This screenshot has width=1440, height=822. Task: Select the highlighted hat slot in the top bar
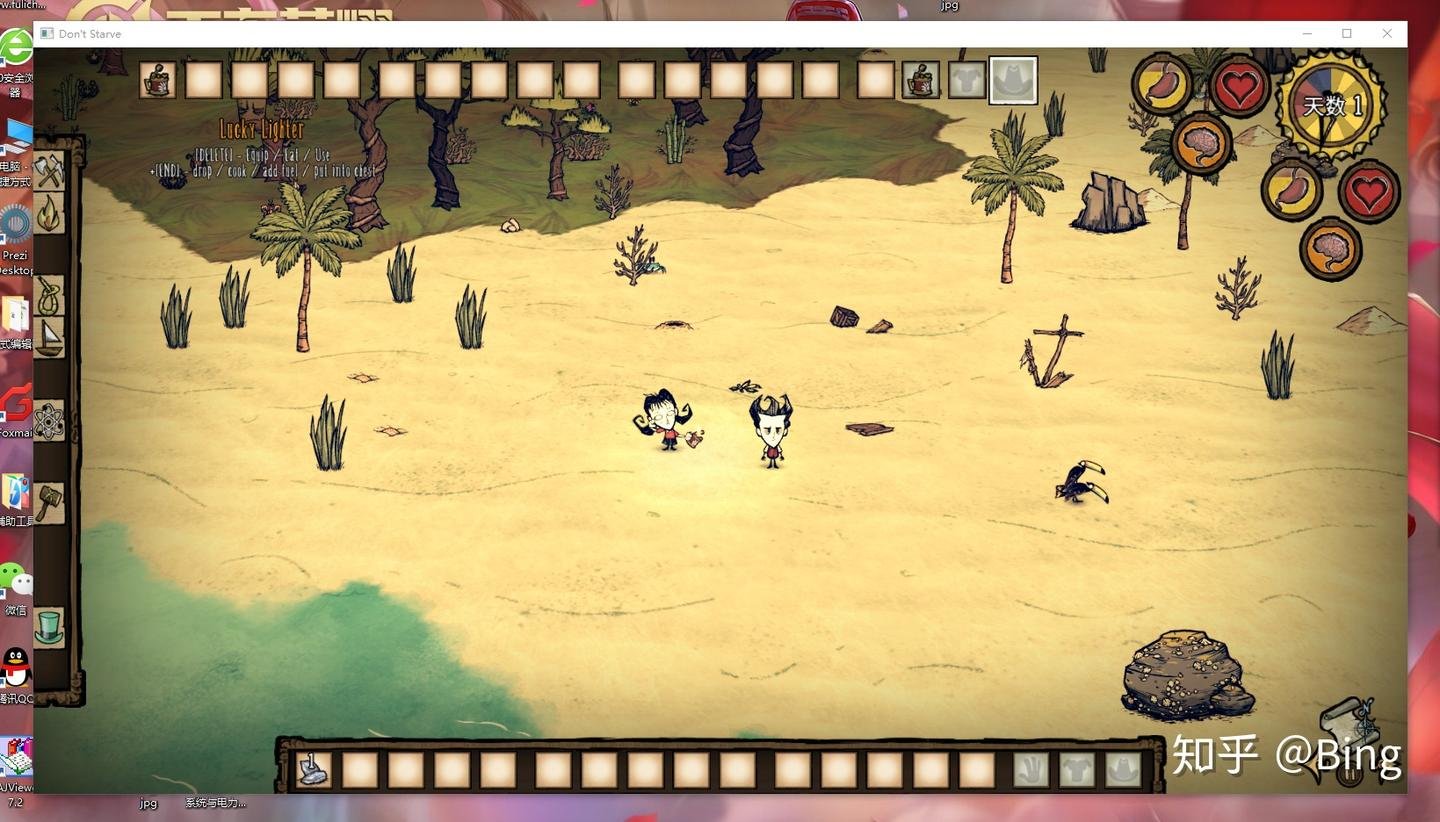point(1013,80)
